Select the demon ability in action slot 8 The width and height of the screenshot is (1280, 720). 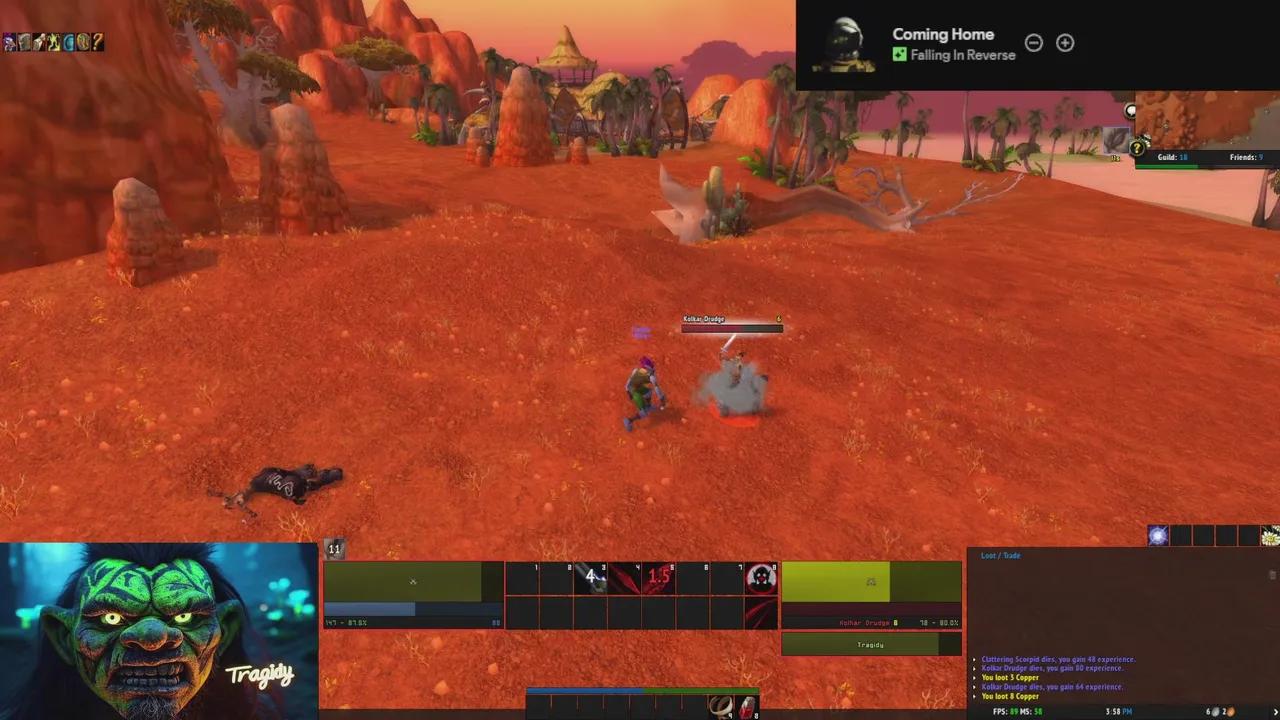point(760,577)
